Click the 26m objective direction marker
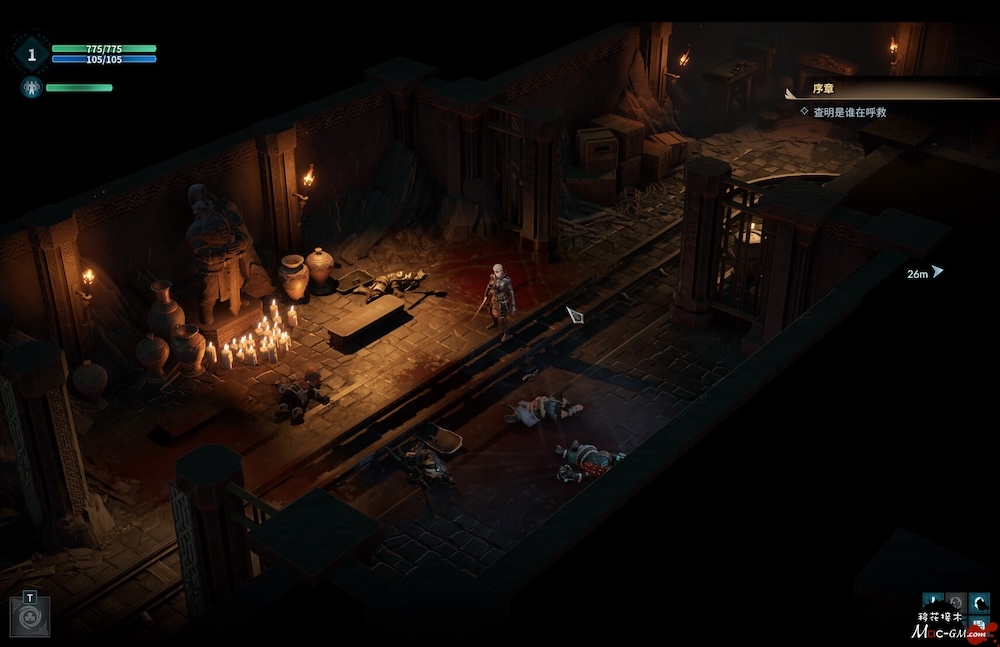The image size is (1000, 647). pos(937,272)
